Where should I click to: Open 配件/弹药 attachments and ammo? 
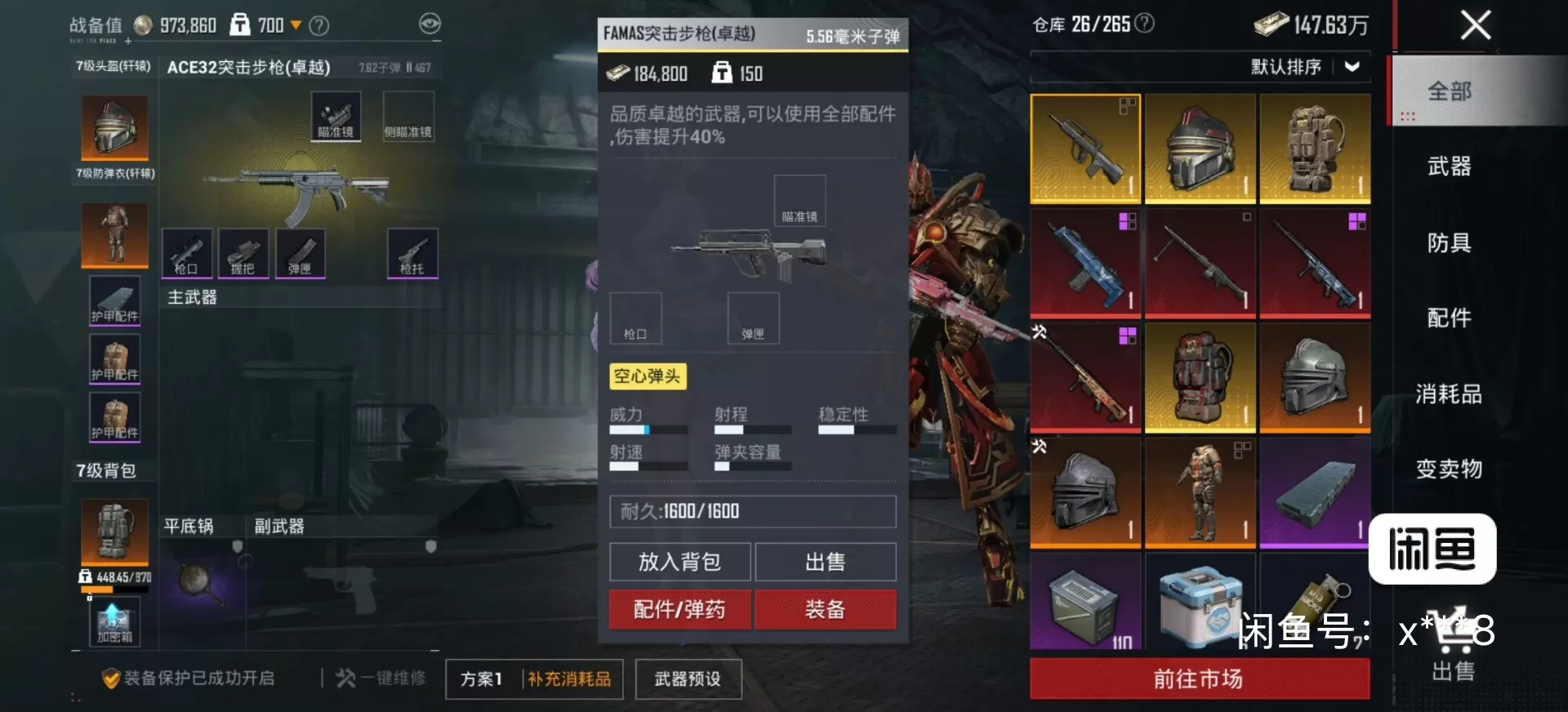point(679,609)
